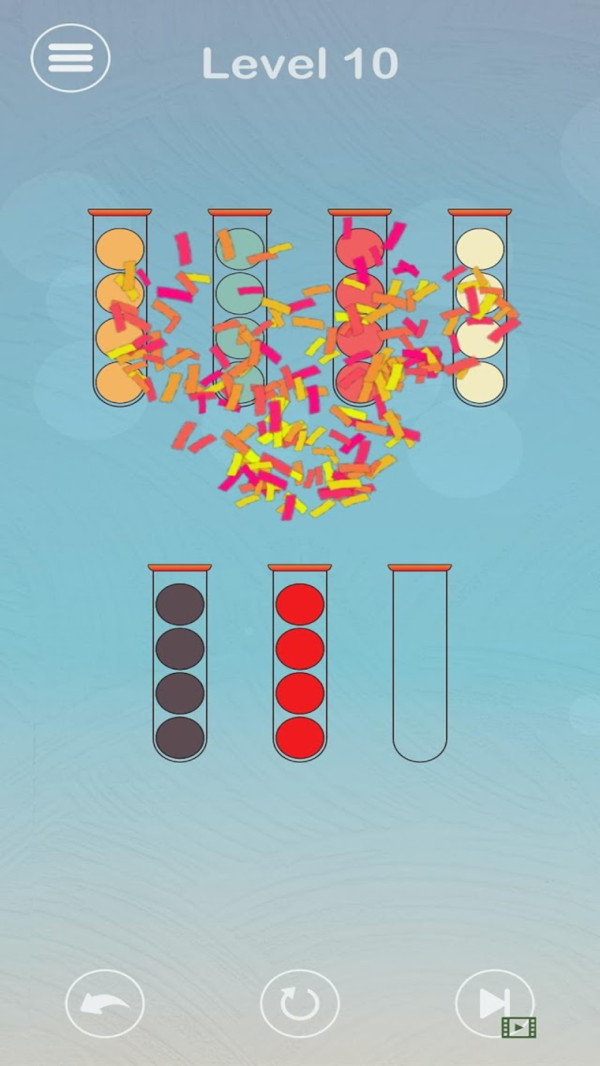Restart the level with the circular arrow
600x1066 pixels.
pyautogui.click(x=299, y=1003)
